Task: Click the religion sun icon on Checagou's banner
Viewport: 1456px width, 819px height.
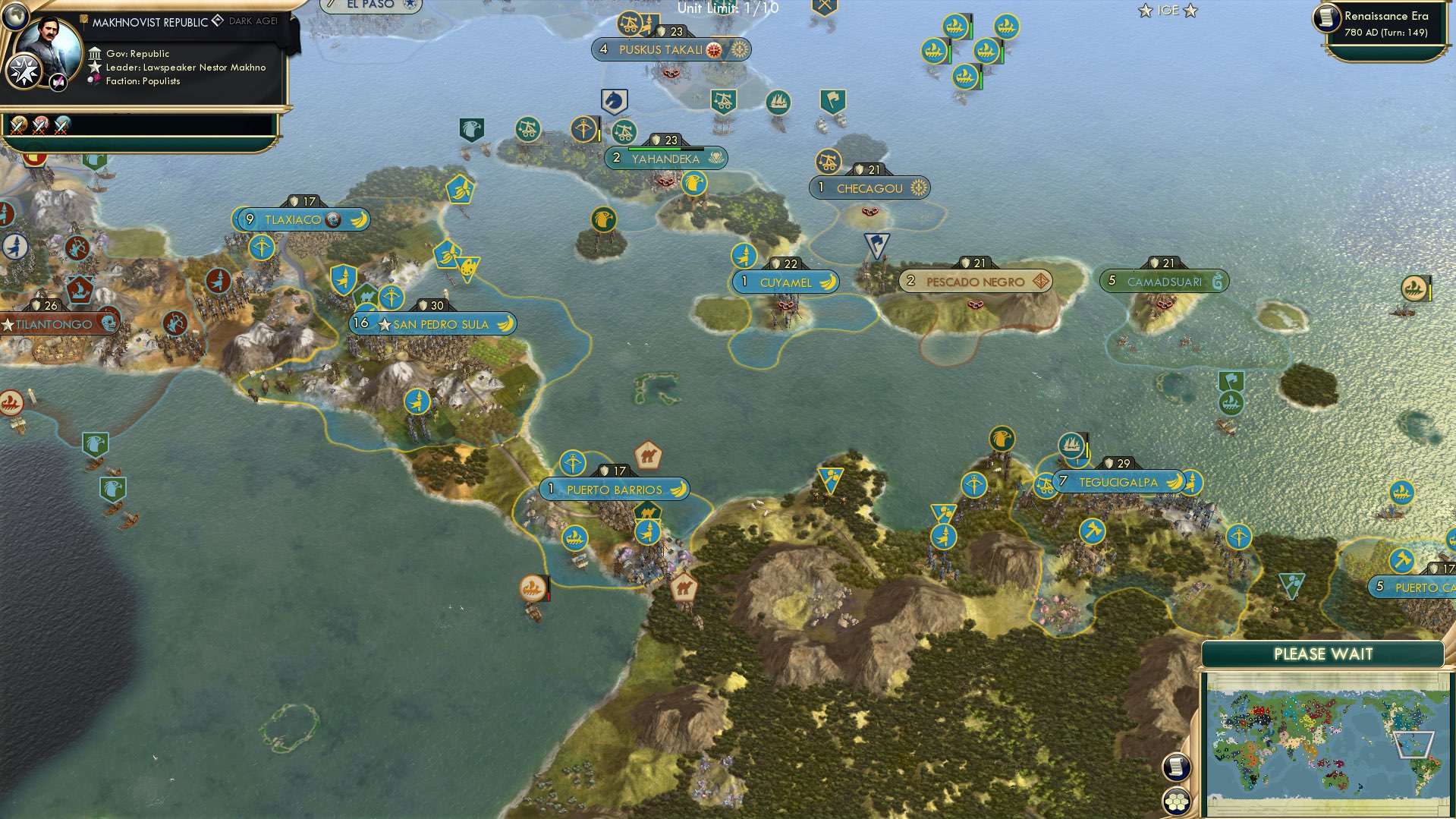Action: pos(918,188)
